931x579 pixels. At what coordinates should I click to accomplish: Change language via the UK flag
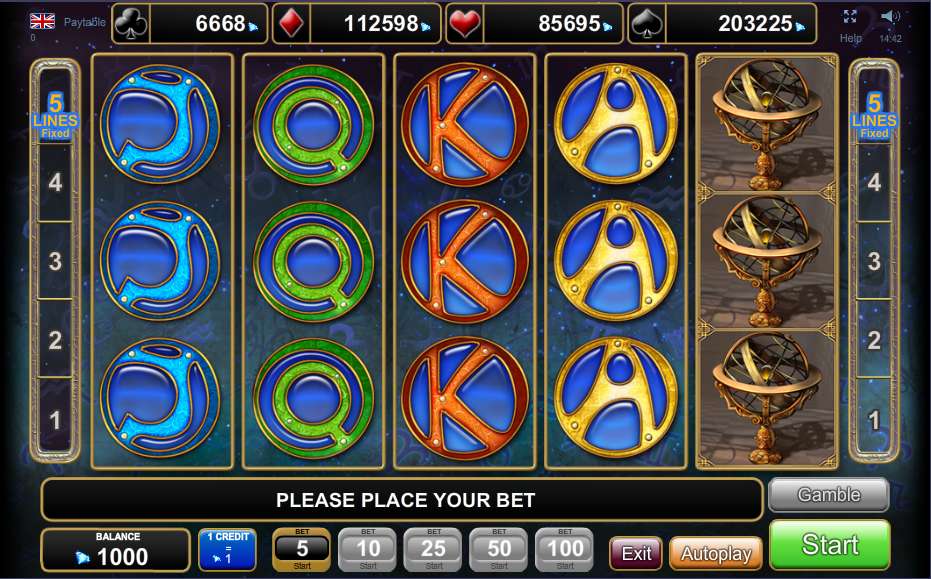point(42,20)
